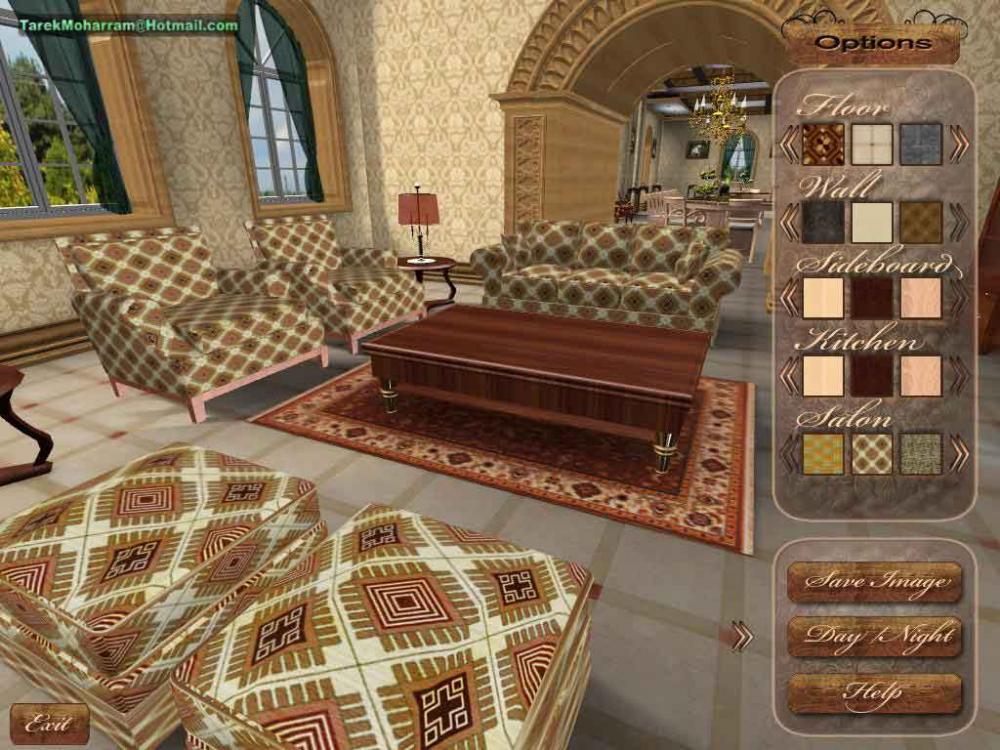Exit the application
This screenshot has width=1000, height=750.
click(49, 723)
